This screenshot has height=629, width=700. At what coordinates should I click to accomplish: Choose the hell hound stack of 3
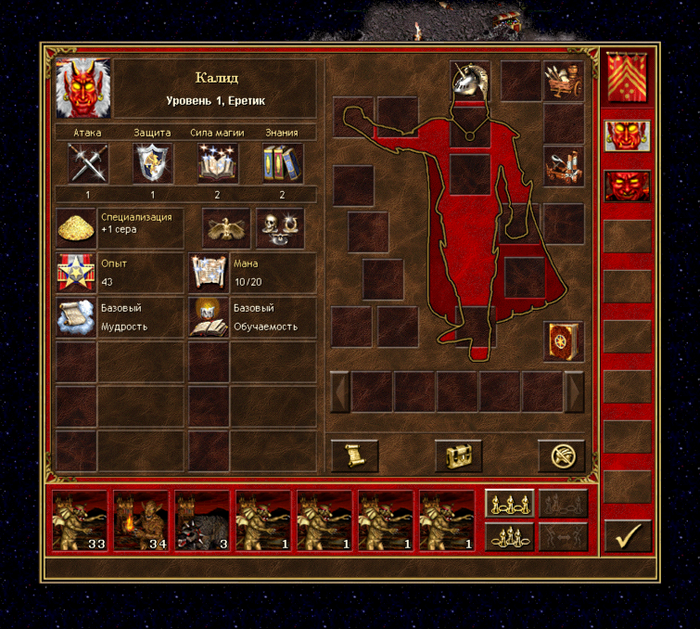click(x=202, y=520)
